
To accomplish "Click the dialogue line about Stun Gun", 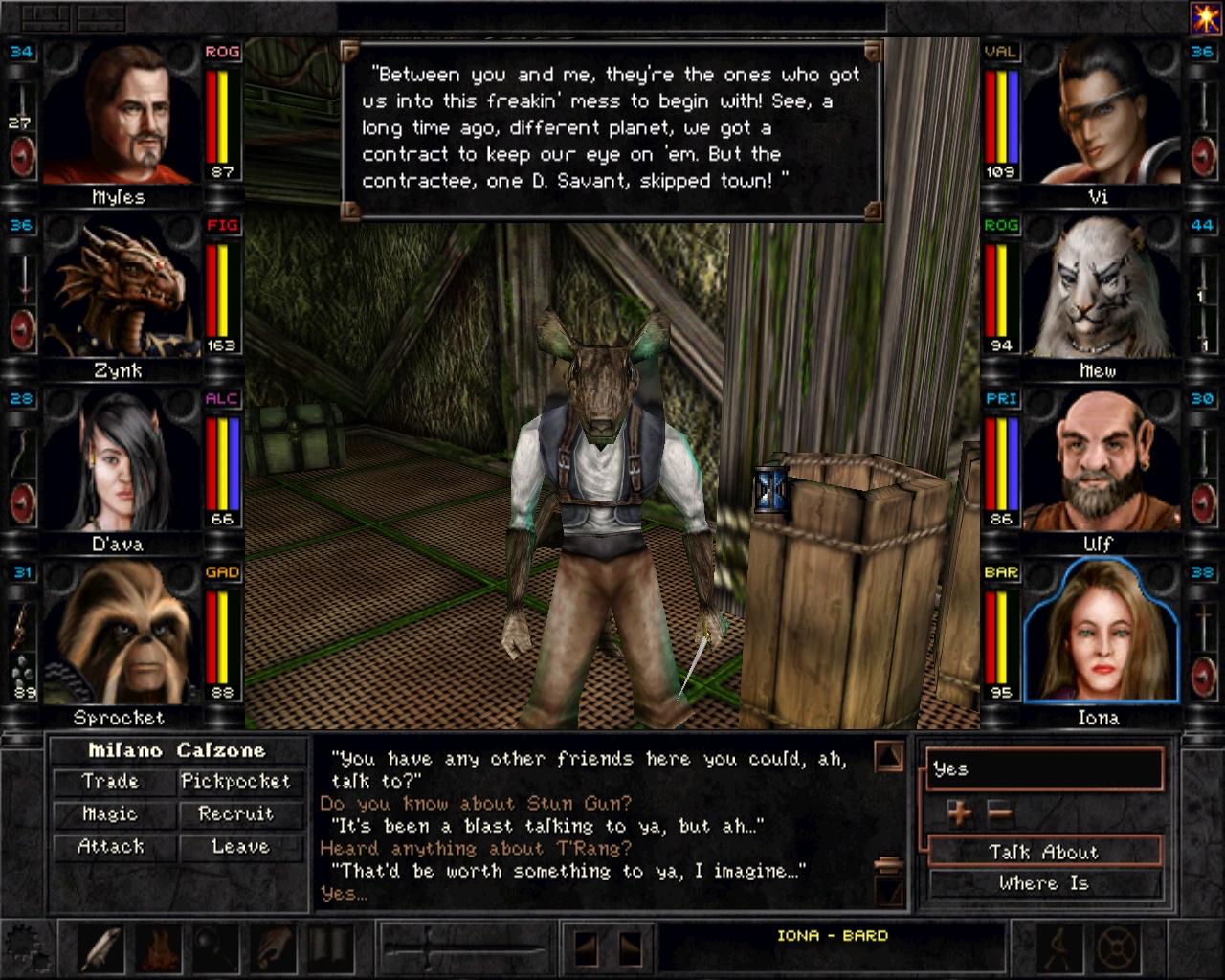I will [476, 804].
